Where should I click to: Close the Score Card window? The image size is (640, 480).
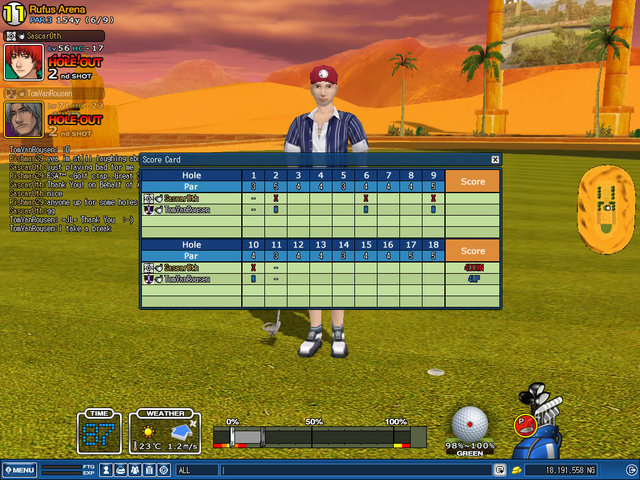[495, 160]
